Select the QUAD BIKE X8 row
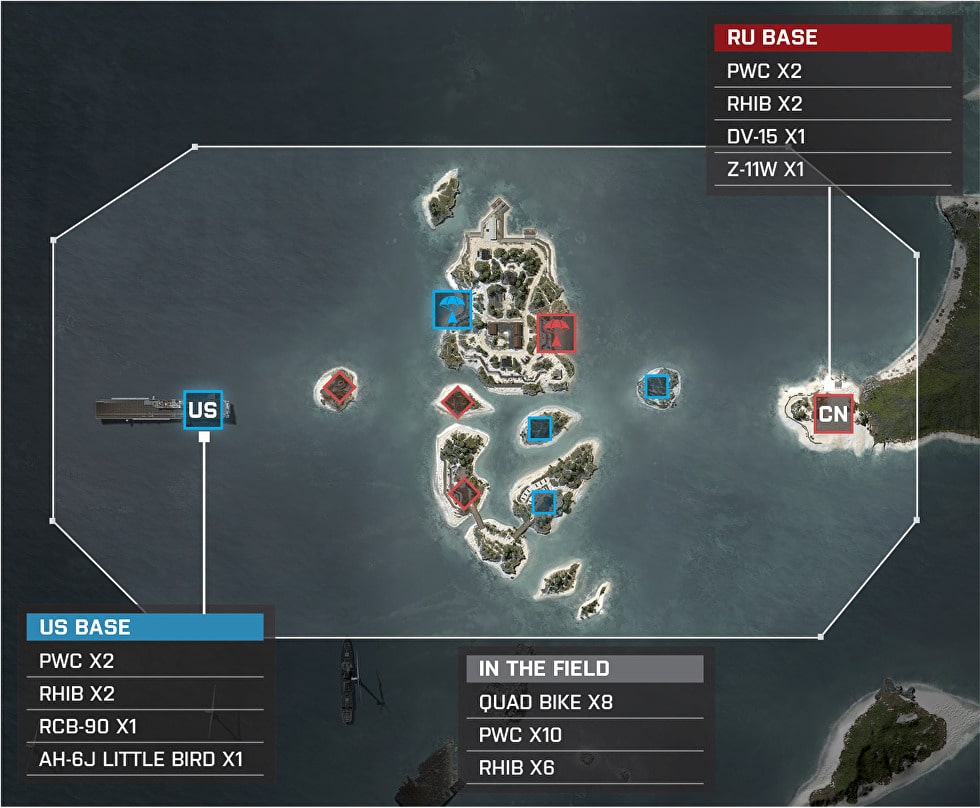Image resolution: width=980 pixels, height=808 pixels. [x=585, y=702]
